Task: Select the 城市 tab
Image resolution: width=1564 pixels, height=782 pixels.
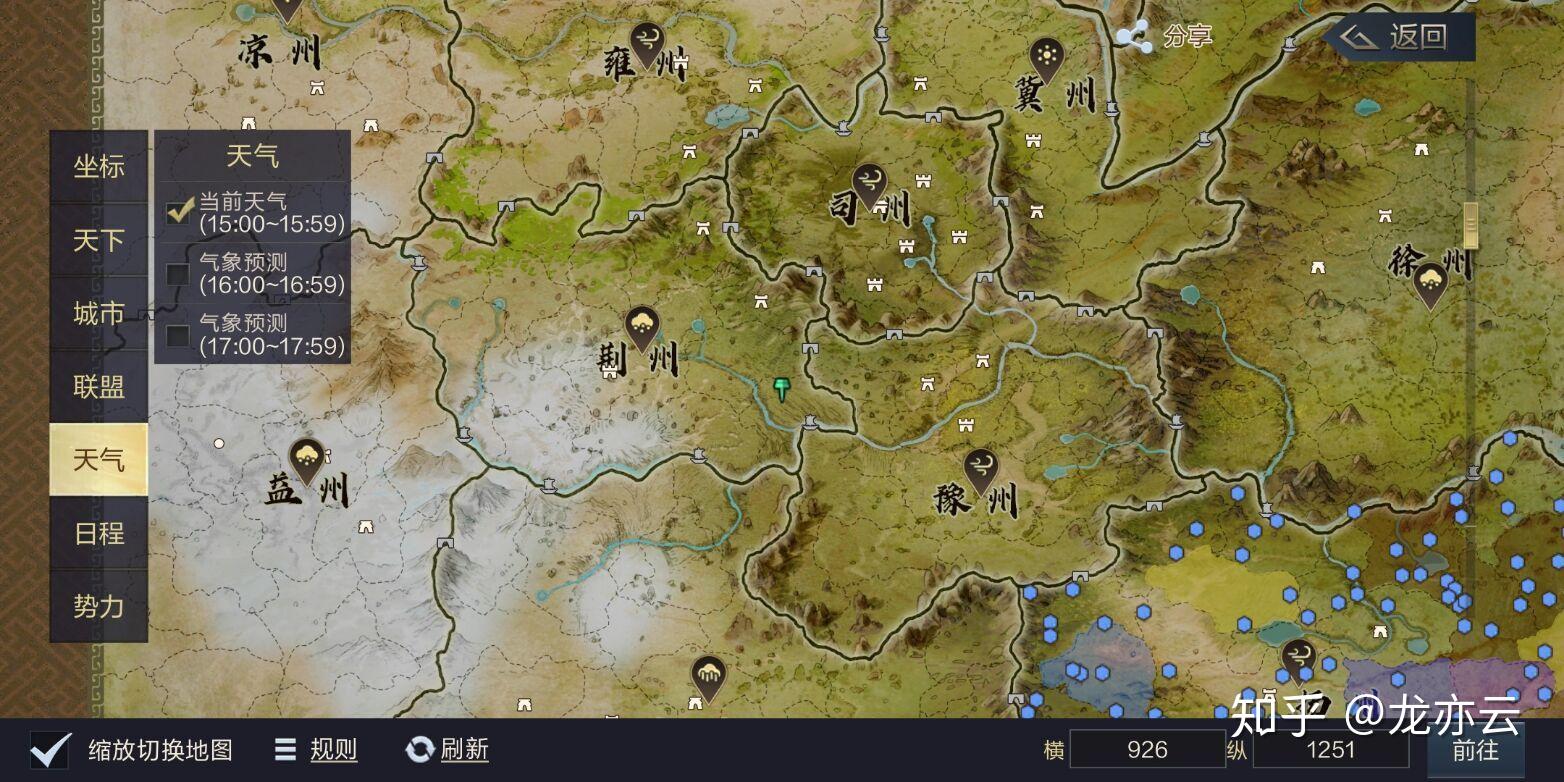Action: point(99,314)
